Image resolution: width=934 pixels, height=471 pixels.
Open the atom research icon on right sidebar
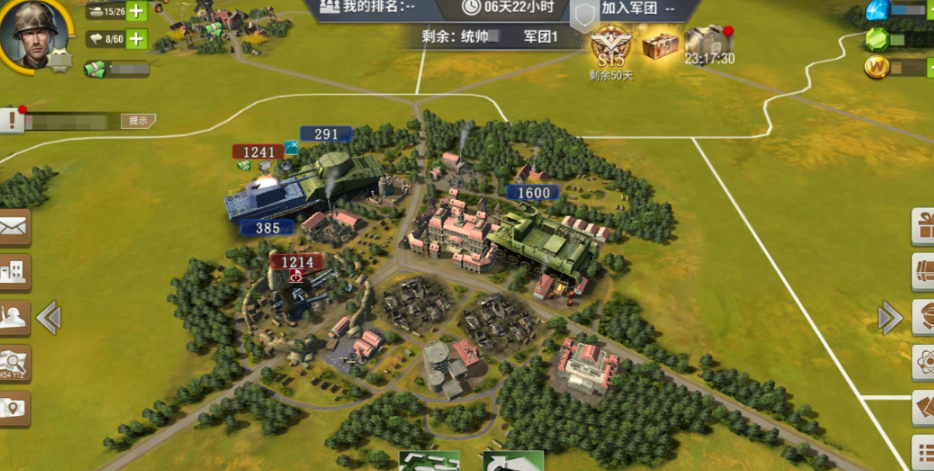(922, 361)
